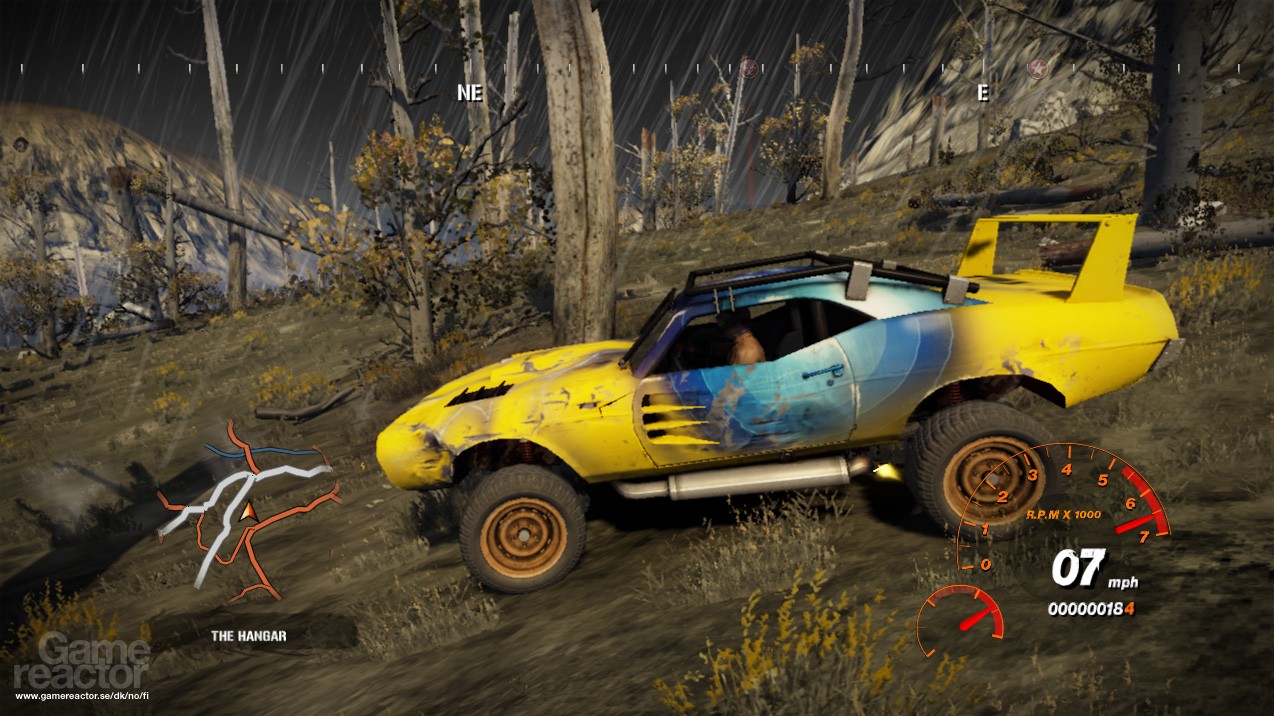Select The Hangar location label

pyautogui.click(x=248, y=635)
